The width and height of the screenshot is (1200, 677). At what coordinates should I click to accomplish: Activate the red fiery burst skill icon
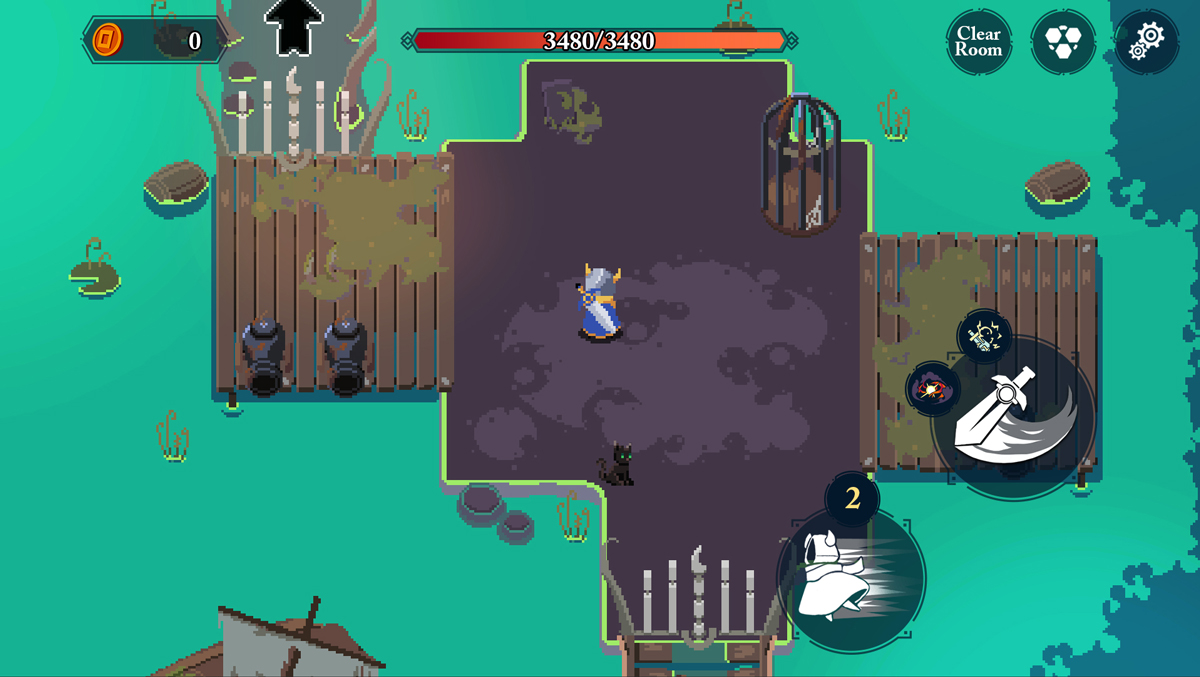click(x=932, y=389)
